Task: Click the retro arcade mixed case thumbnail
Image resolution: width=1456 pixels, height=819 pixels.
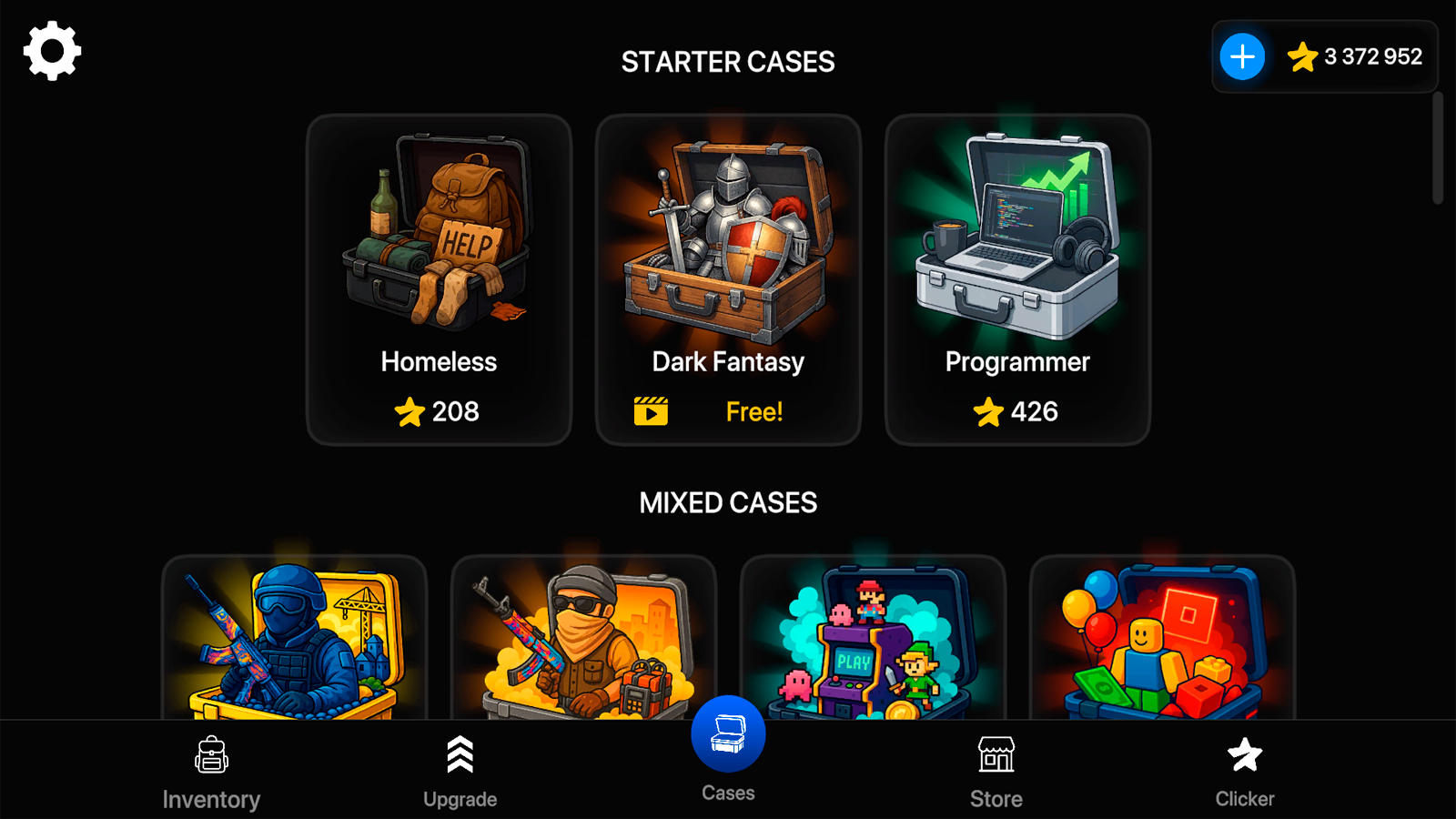Action: pos(872,637)
